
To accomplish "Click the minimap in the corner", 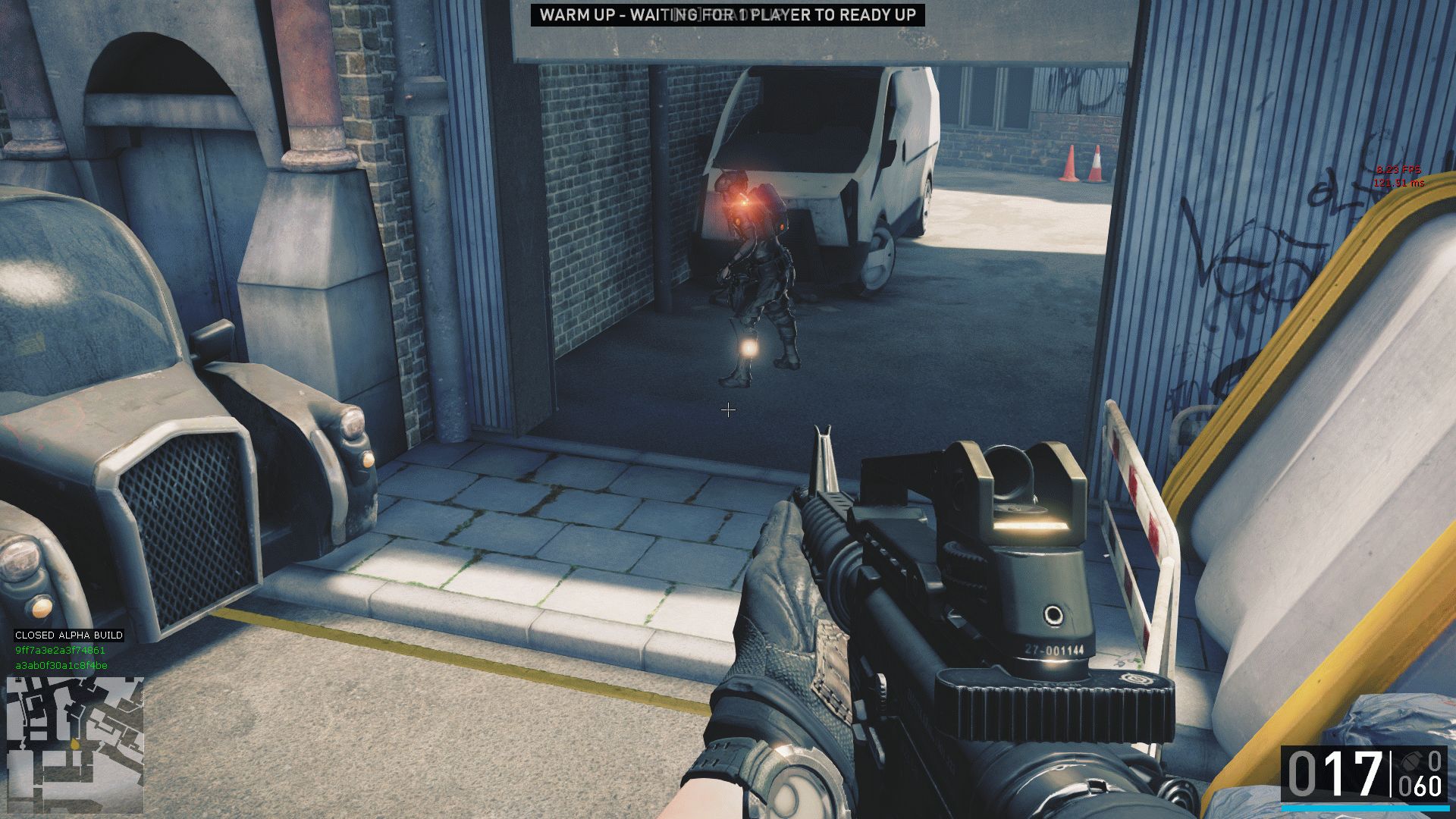I will click(74, 744).
